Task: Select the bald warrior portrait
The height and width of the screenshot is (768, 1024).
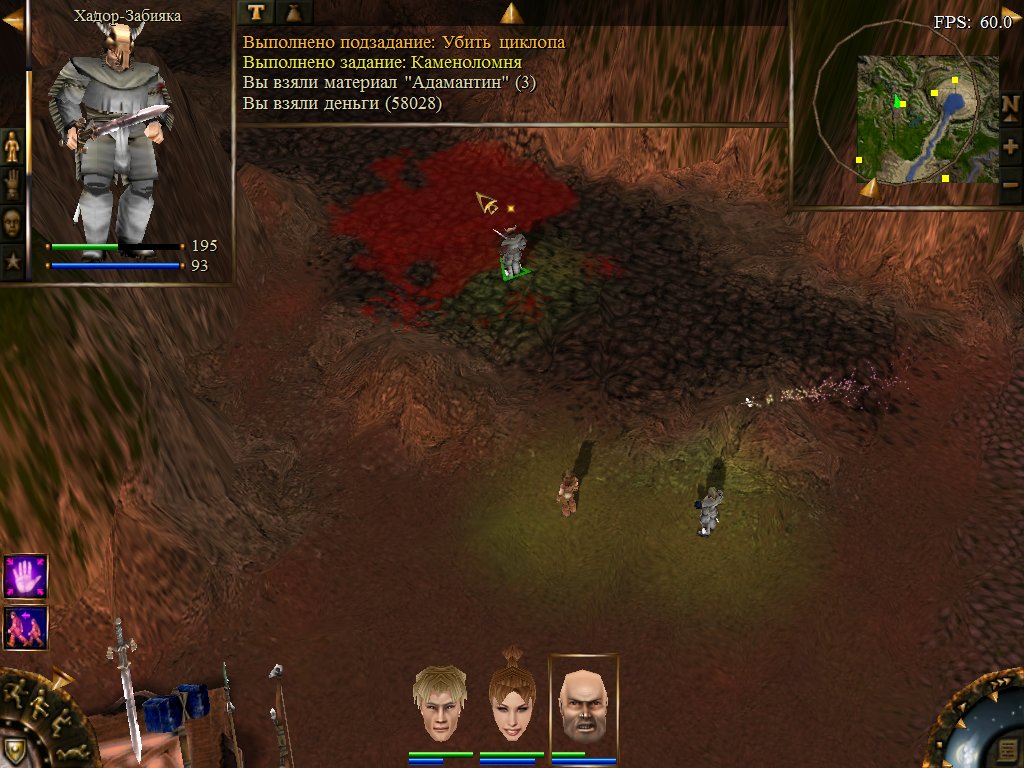Action: click(x=584, y=703)
